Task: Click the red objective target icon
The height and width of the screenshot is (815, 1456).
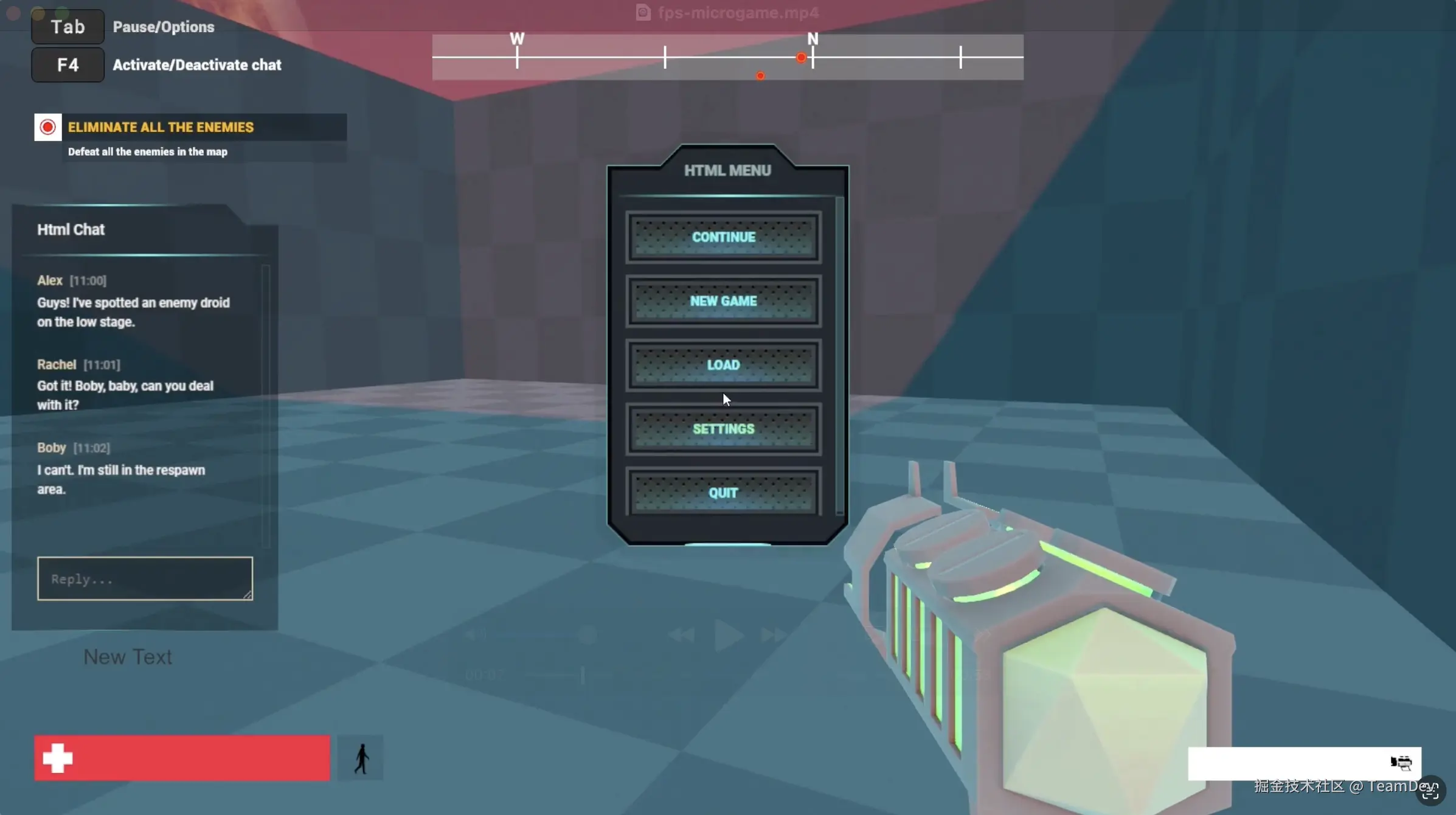Action: pos(47,127)
